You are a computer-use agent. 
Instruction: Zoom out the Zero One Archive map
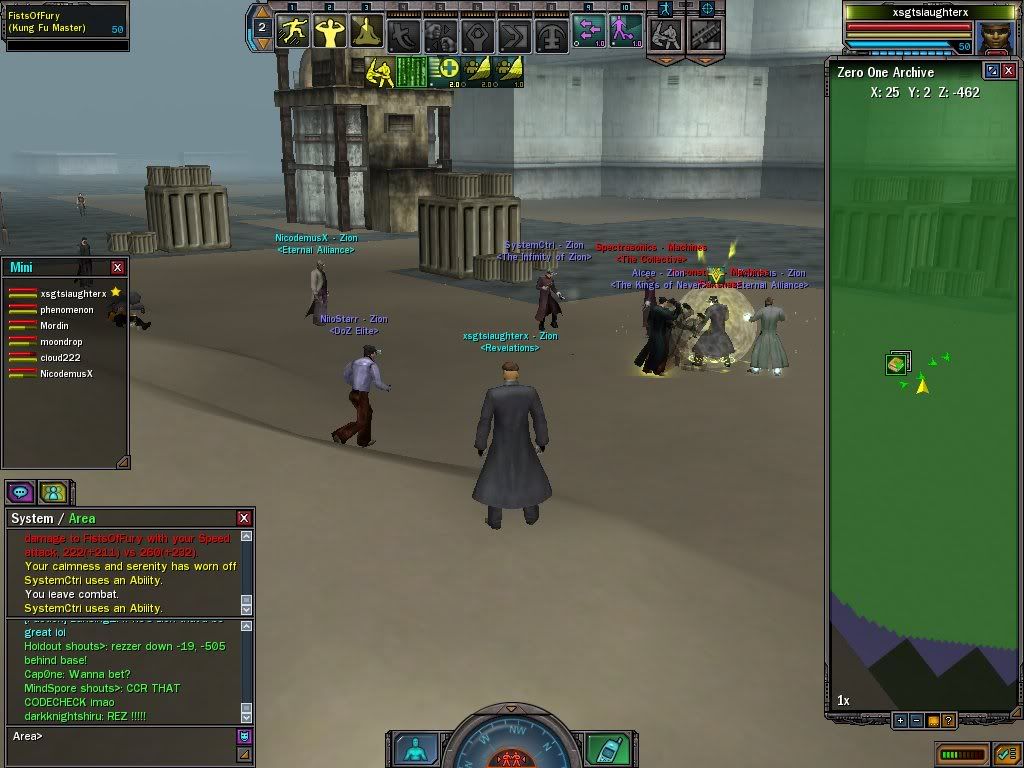click(x=916, y=720)
